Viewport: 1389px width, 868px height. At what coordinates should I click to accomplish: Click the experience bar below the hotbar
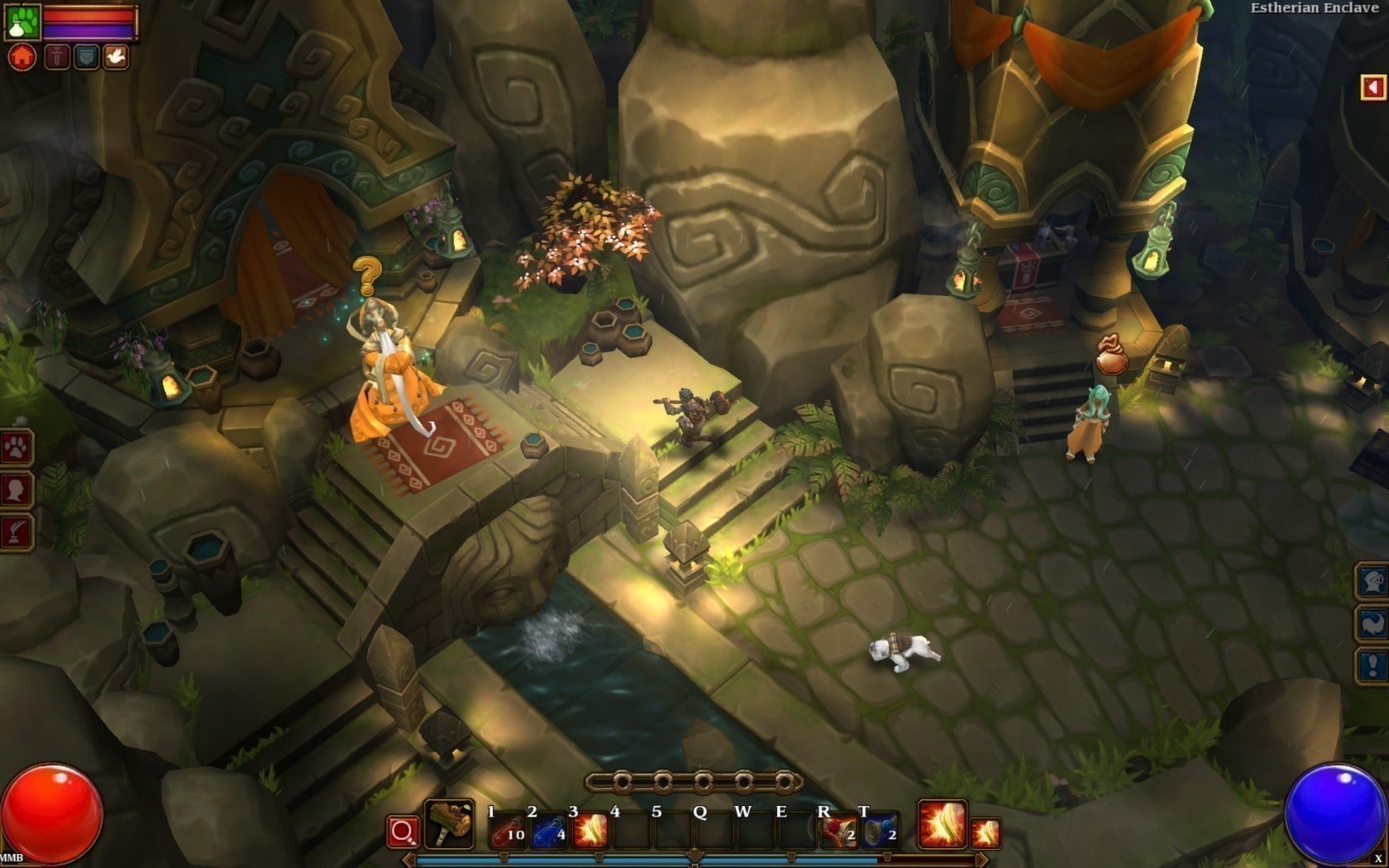tap(694, 861)
